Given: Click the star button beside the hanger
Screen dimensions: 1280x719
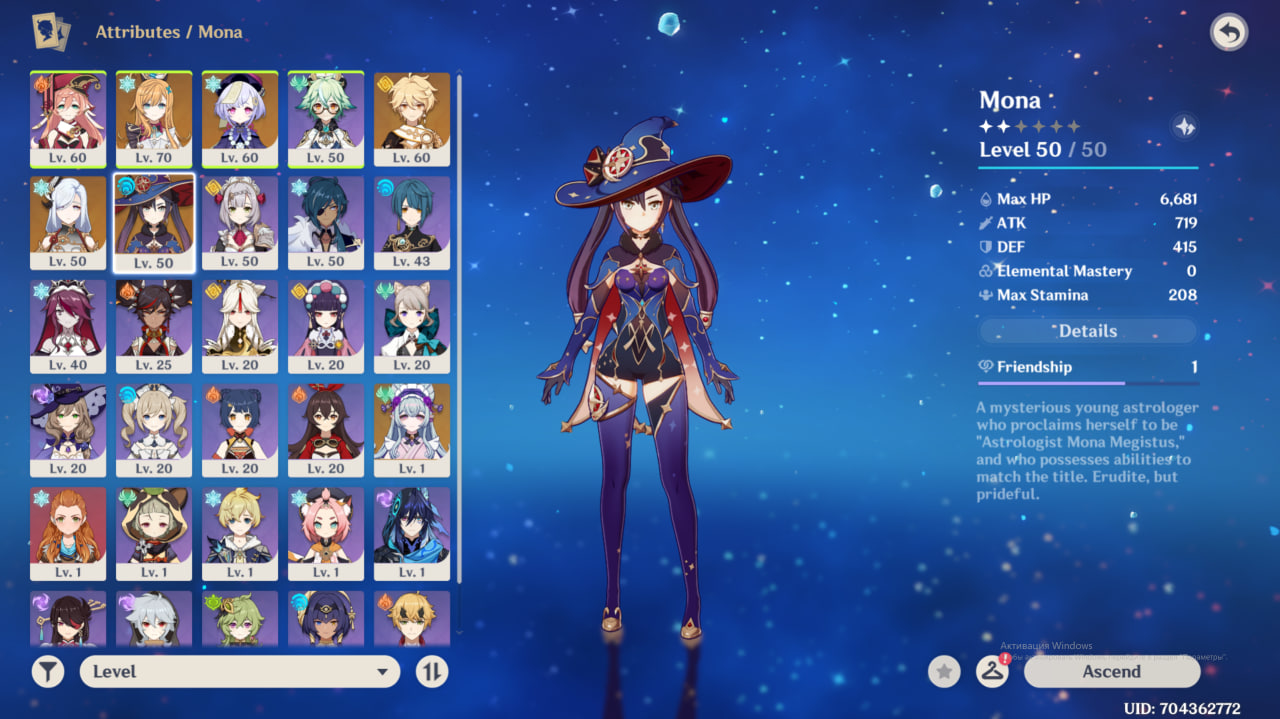Looking at the screenshot, I should [944, 672].
